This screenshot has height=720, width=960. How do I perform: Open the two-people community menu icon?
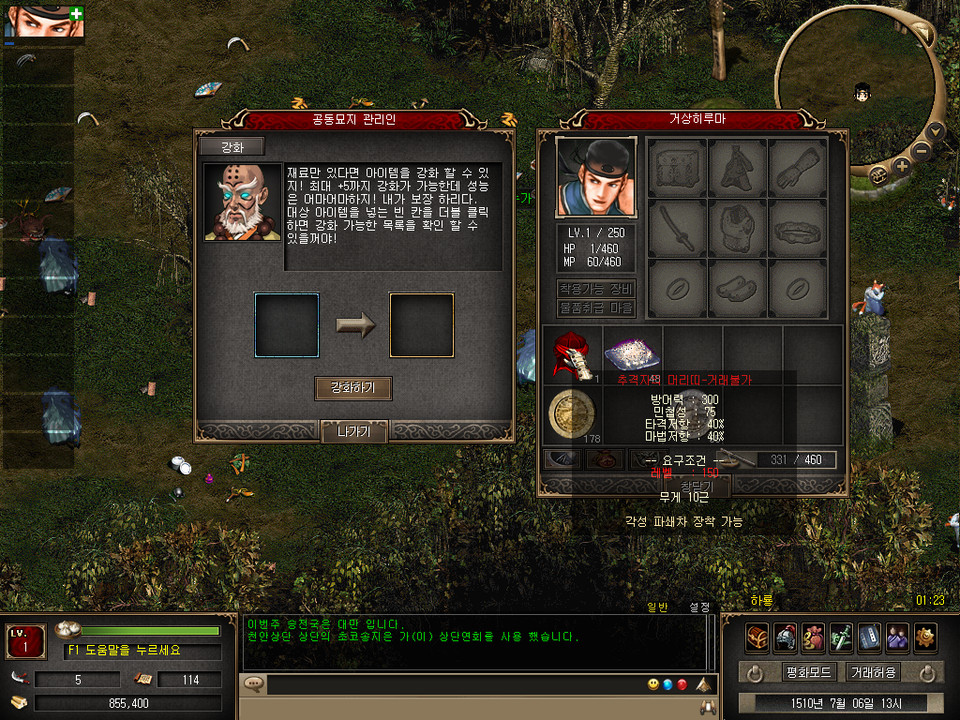point(897,637)
